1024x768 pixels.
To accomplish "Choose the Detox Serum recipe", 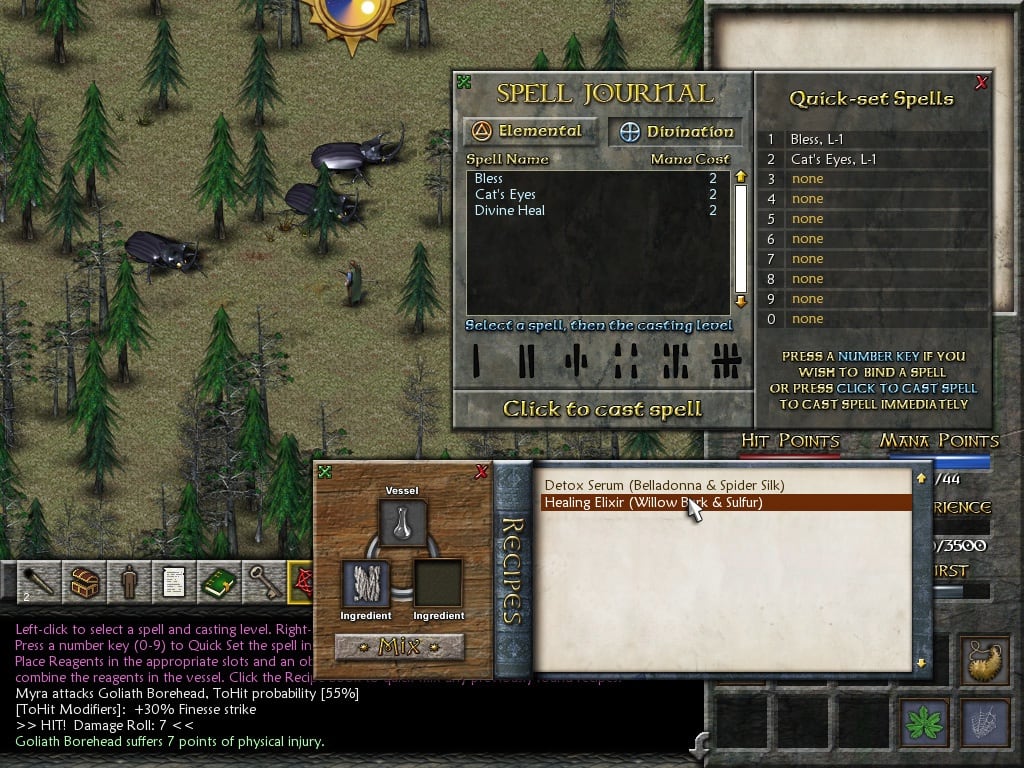I will (x=664, y=485).
